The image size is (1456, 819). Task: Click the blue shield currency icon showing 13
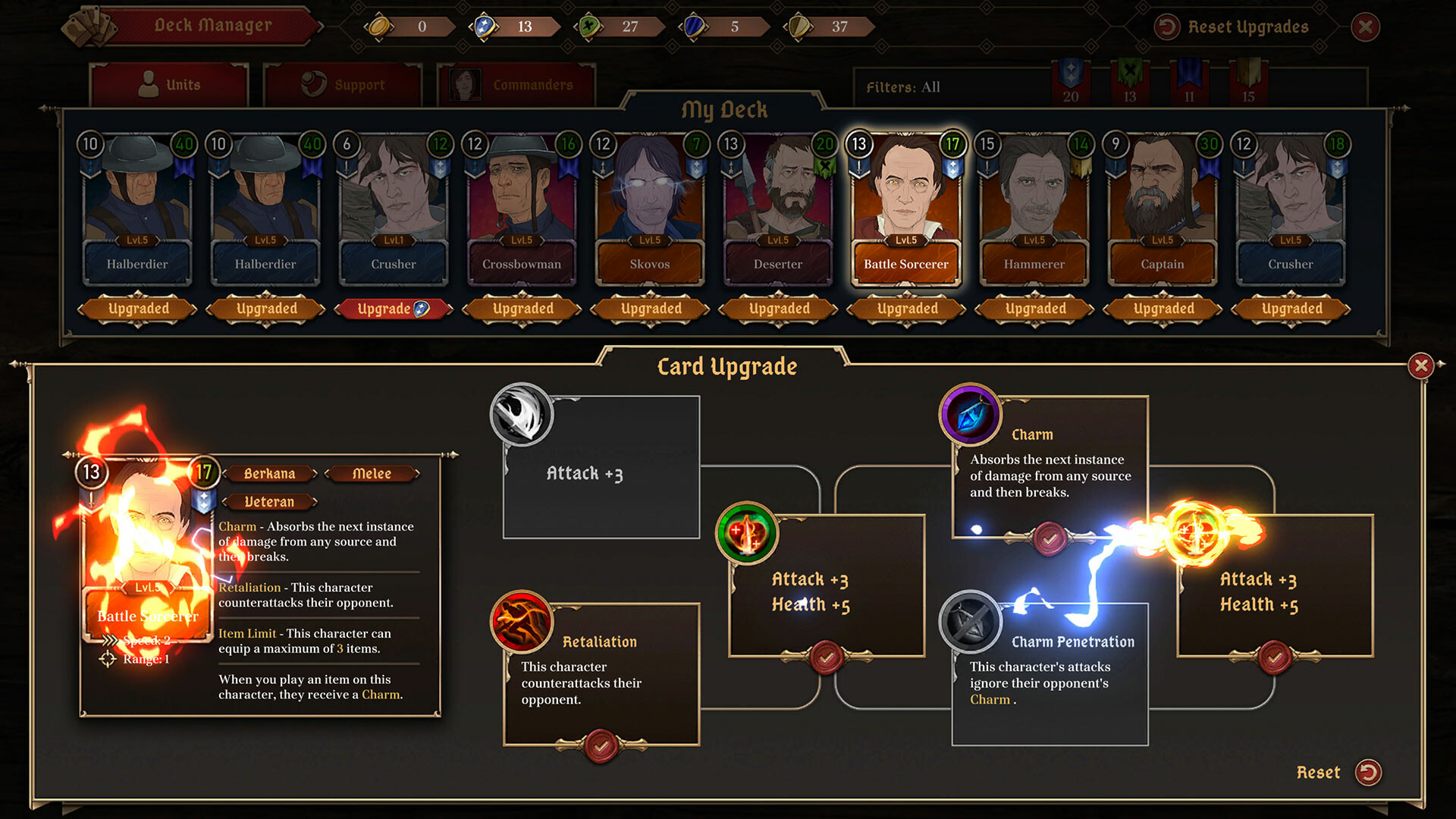[x=486, y=25]
